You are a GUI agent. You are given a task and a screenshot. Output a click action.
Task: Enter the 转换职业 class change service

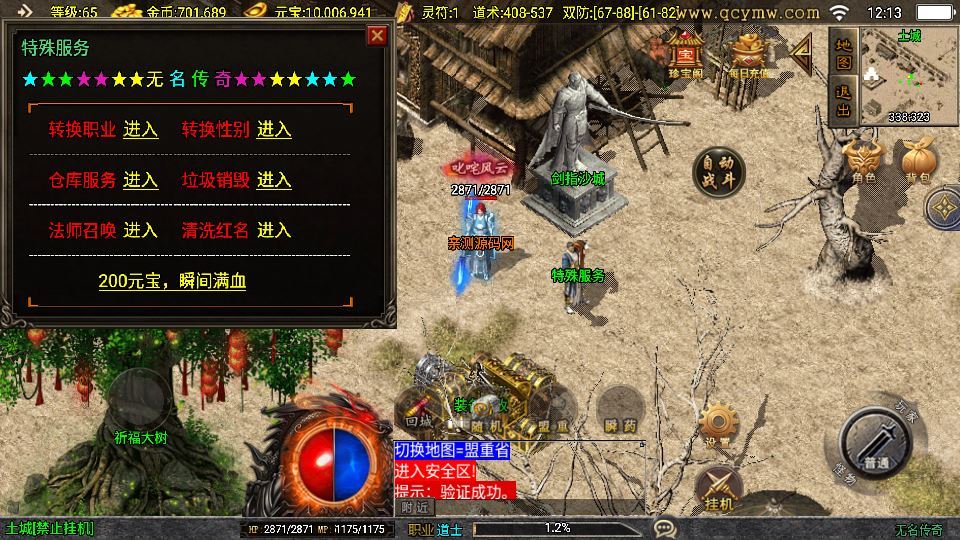[x=140, y=130]
